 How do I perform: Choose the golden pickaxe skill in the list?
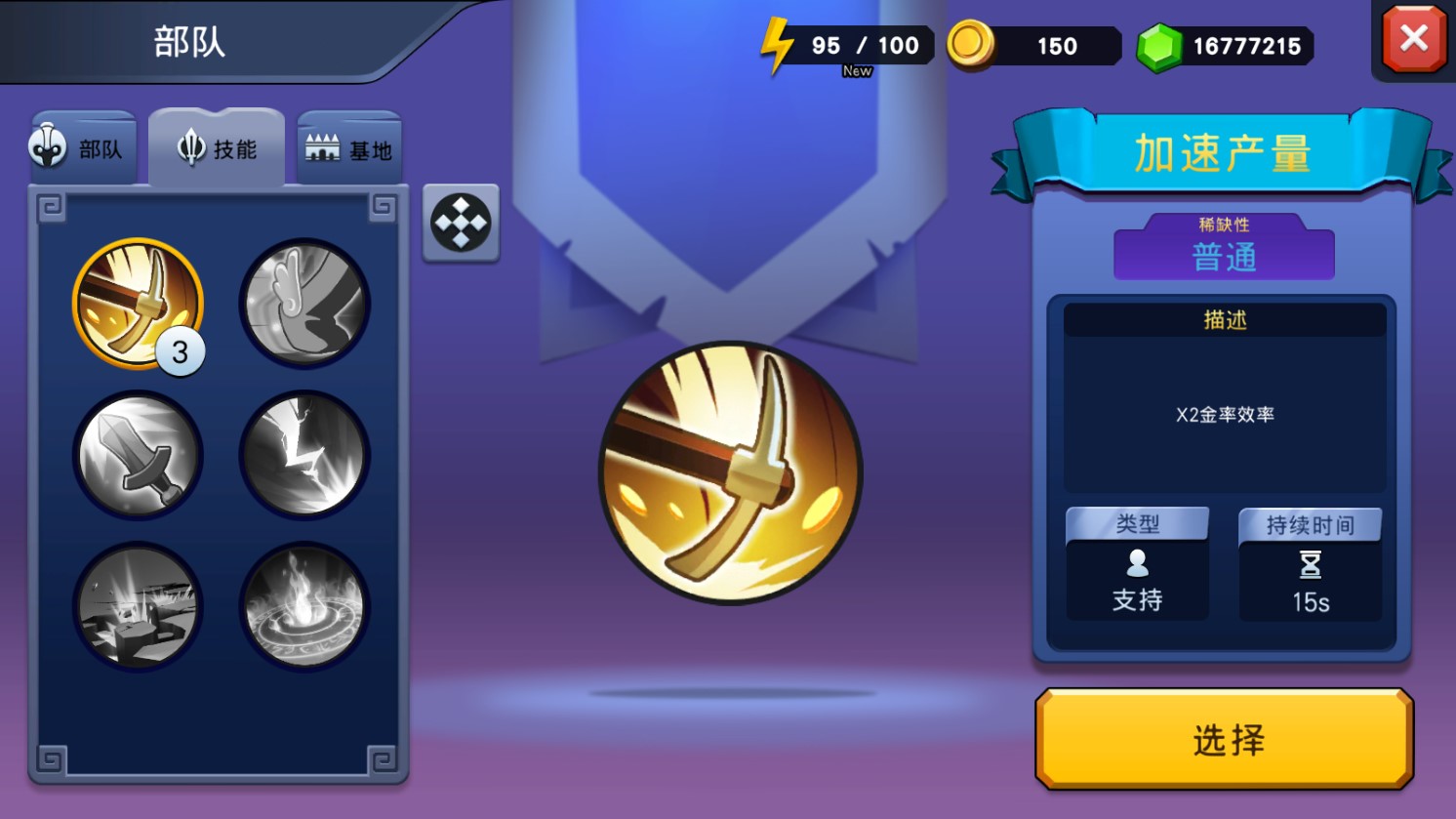138,303
